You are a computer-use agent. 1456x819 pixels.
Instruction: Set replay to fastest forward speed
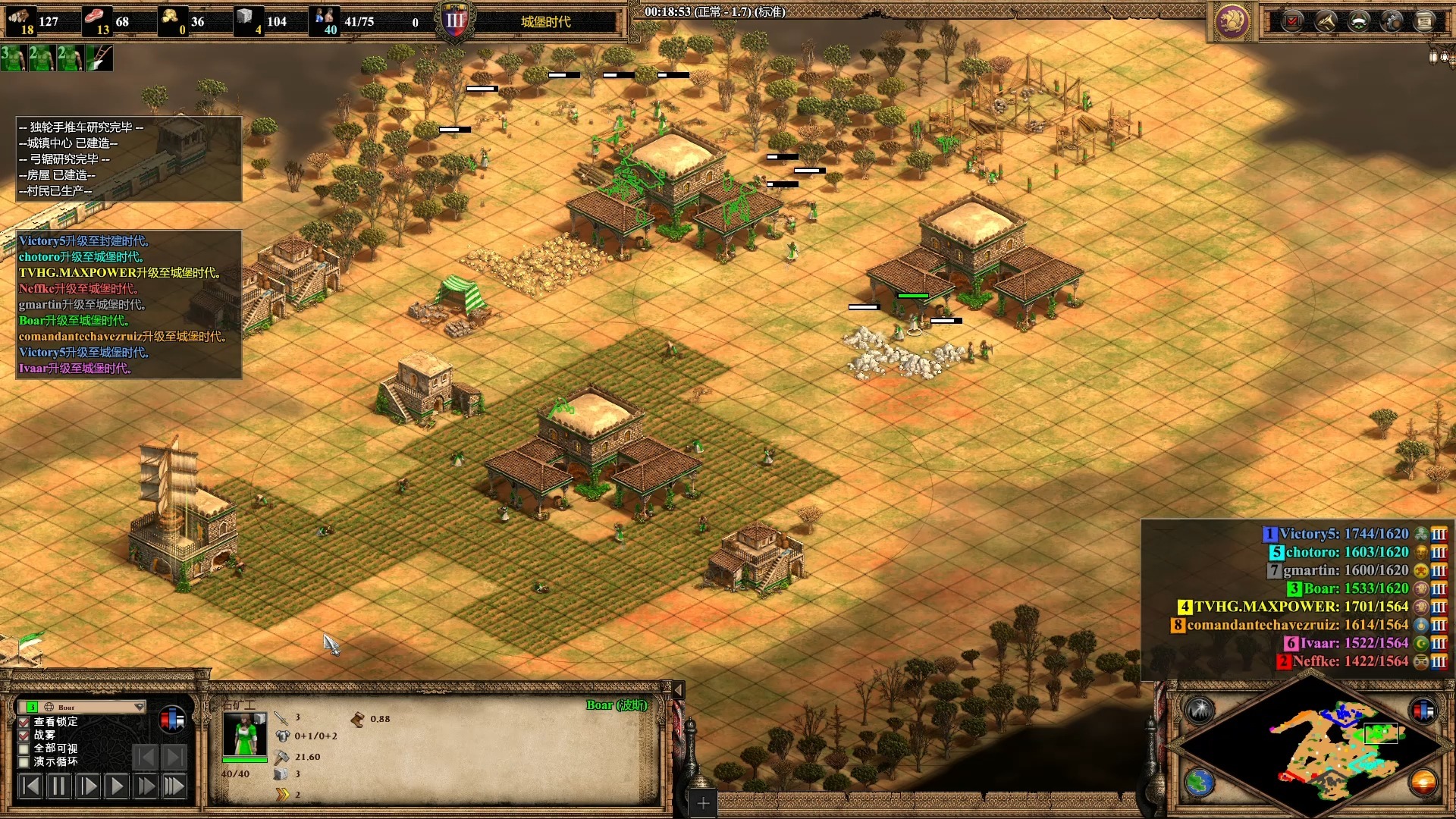[x=174, y=786]
